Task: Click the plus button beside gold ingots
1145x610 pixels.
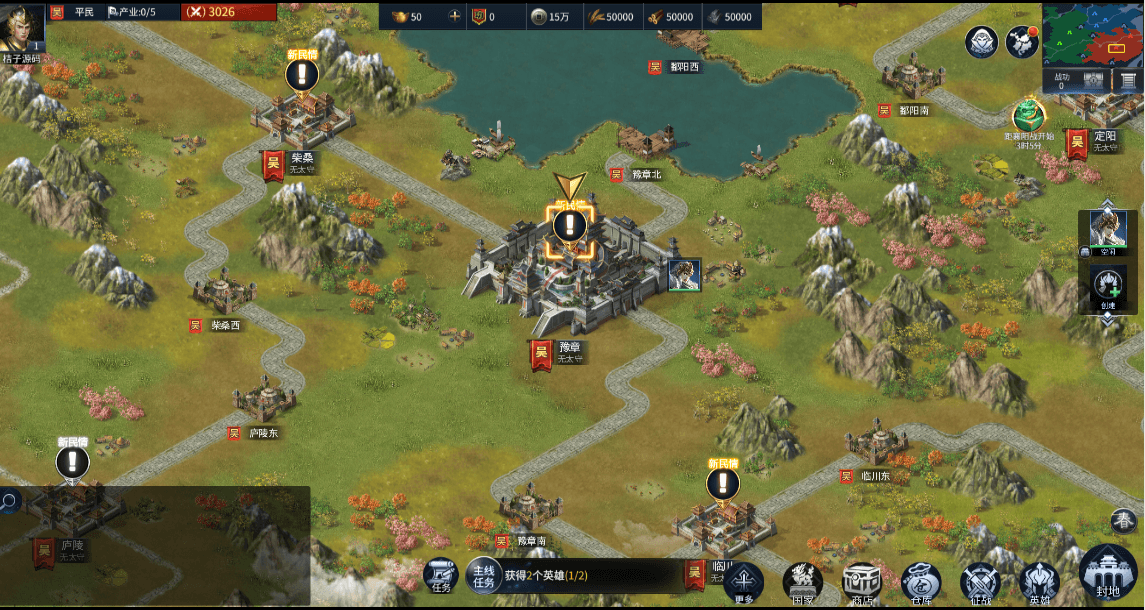Action: tap(455, 16)
